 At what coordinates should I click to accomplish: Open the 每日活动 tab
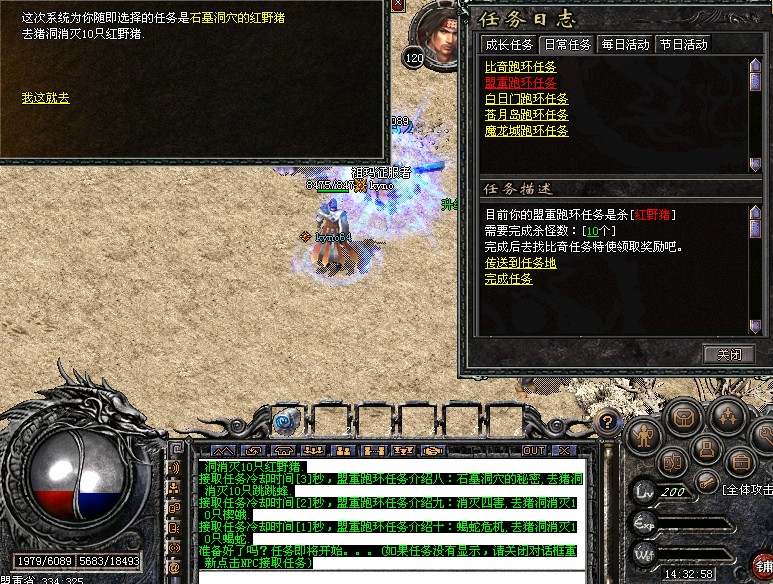click(x=625, y=44)
